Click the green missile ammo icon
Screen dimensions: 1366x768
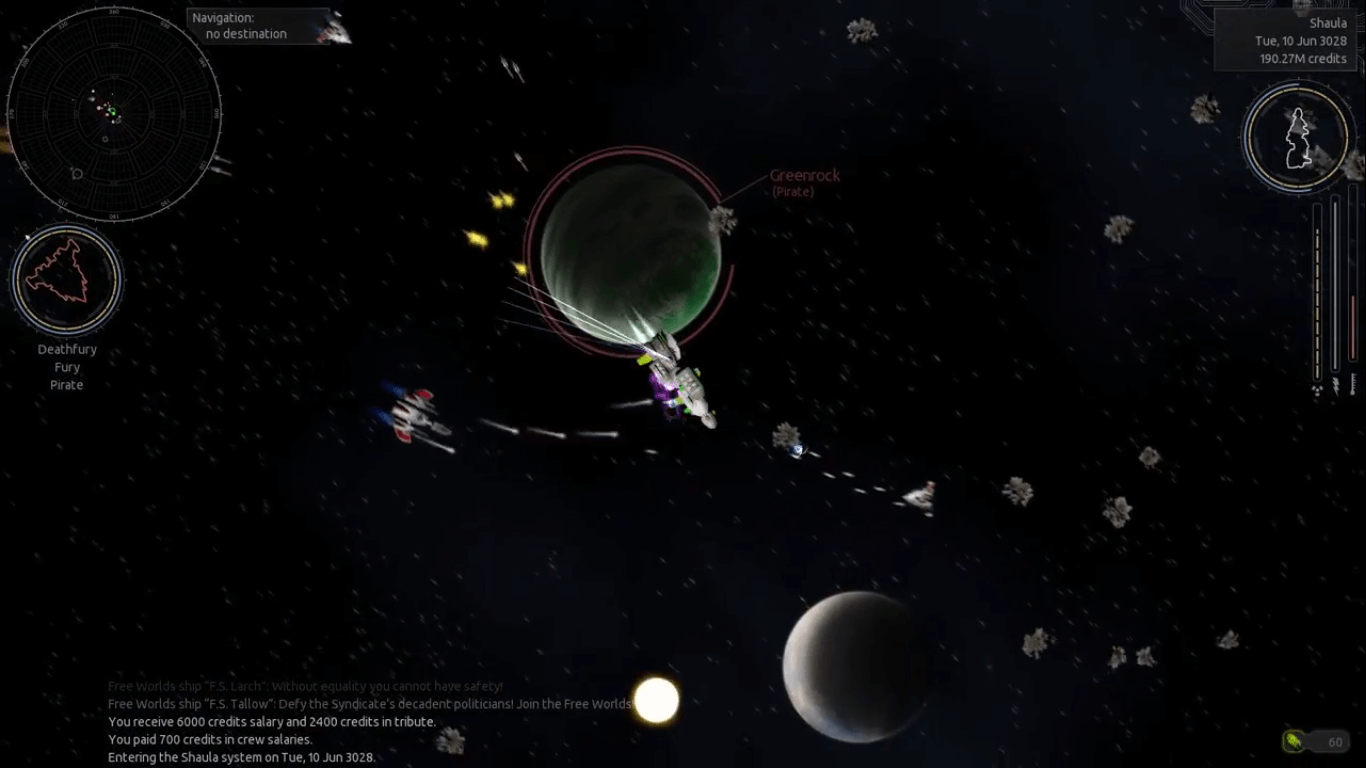coord(1294,742)
